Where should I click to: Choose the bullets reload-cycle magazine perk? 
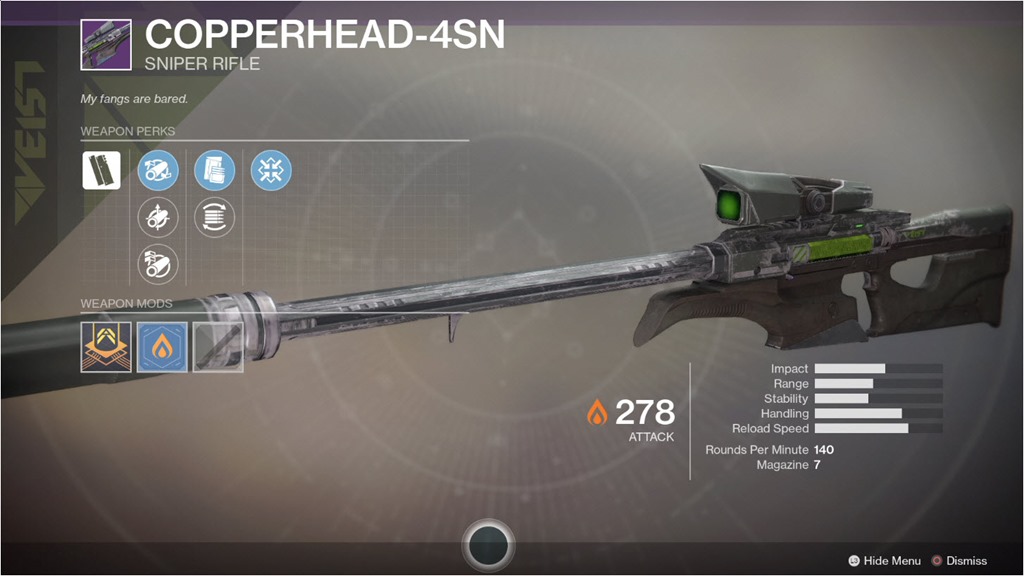pos(214,217)
